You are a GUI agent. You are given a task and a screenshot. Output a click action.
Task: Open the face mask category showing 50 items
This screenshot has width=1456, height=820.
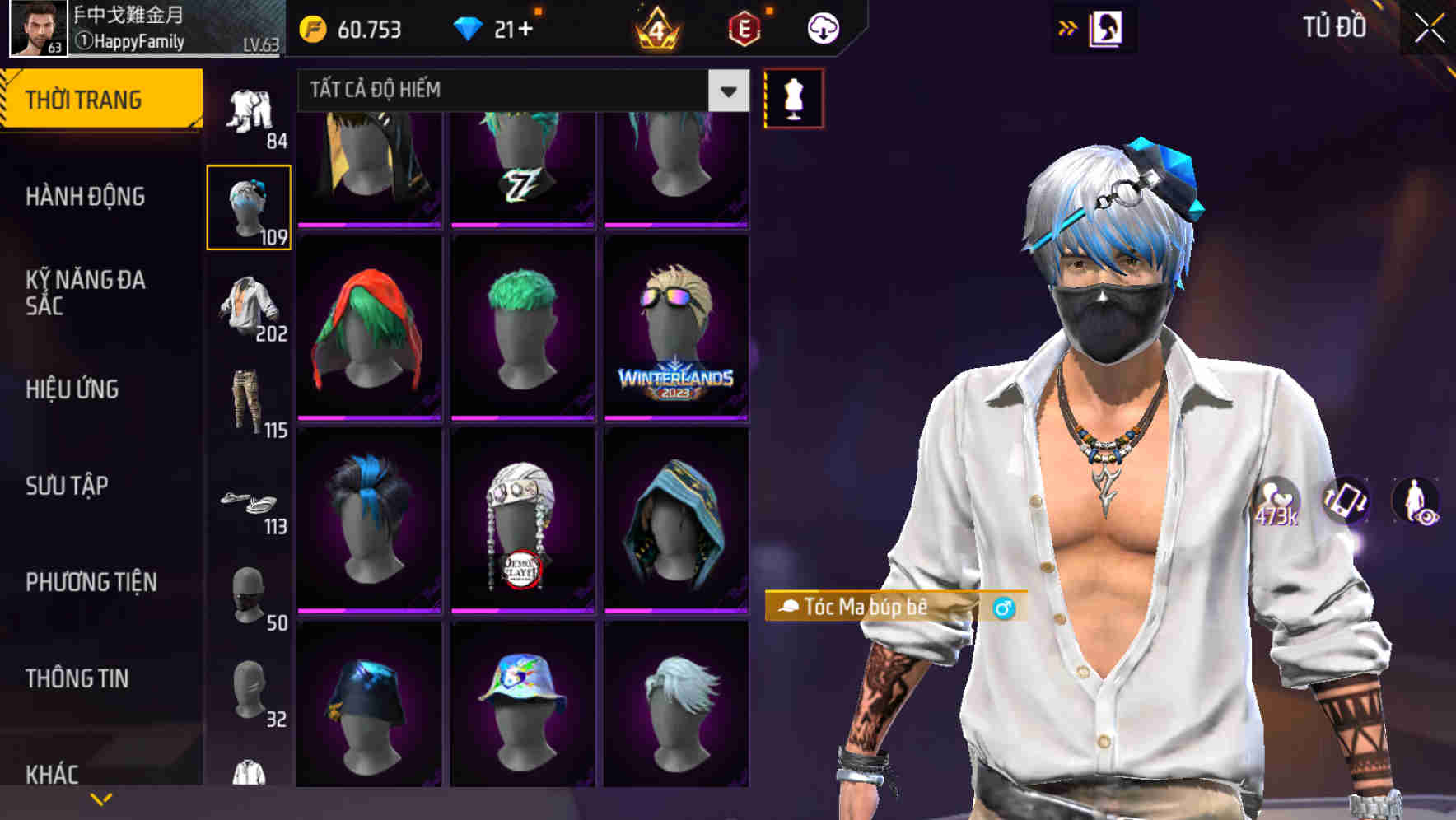pyautogui.click(x=250, y=593)
